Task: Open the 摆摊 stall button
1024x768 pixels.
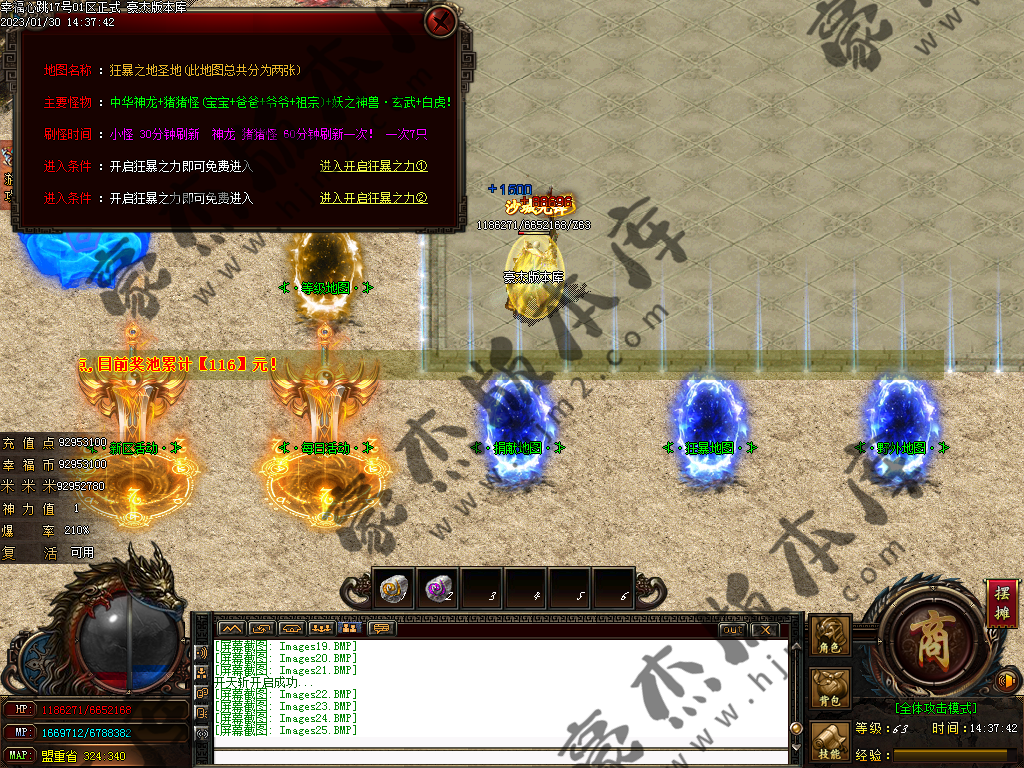Action: click(x=1002, y=603)
